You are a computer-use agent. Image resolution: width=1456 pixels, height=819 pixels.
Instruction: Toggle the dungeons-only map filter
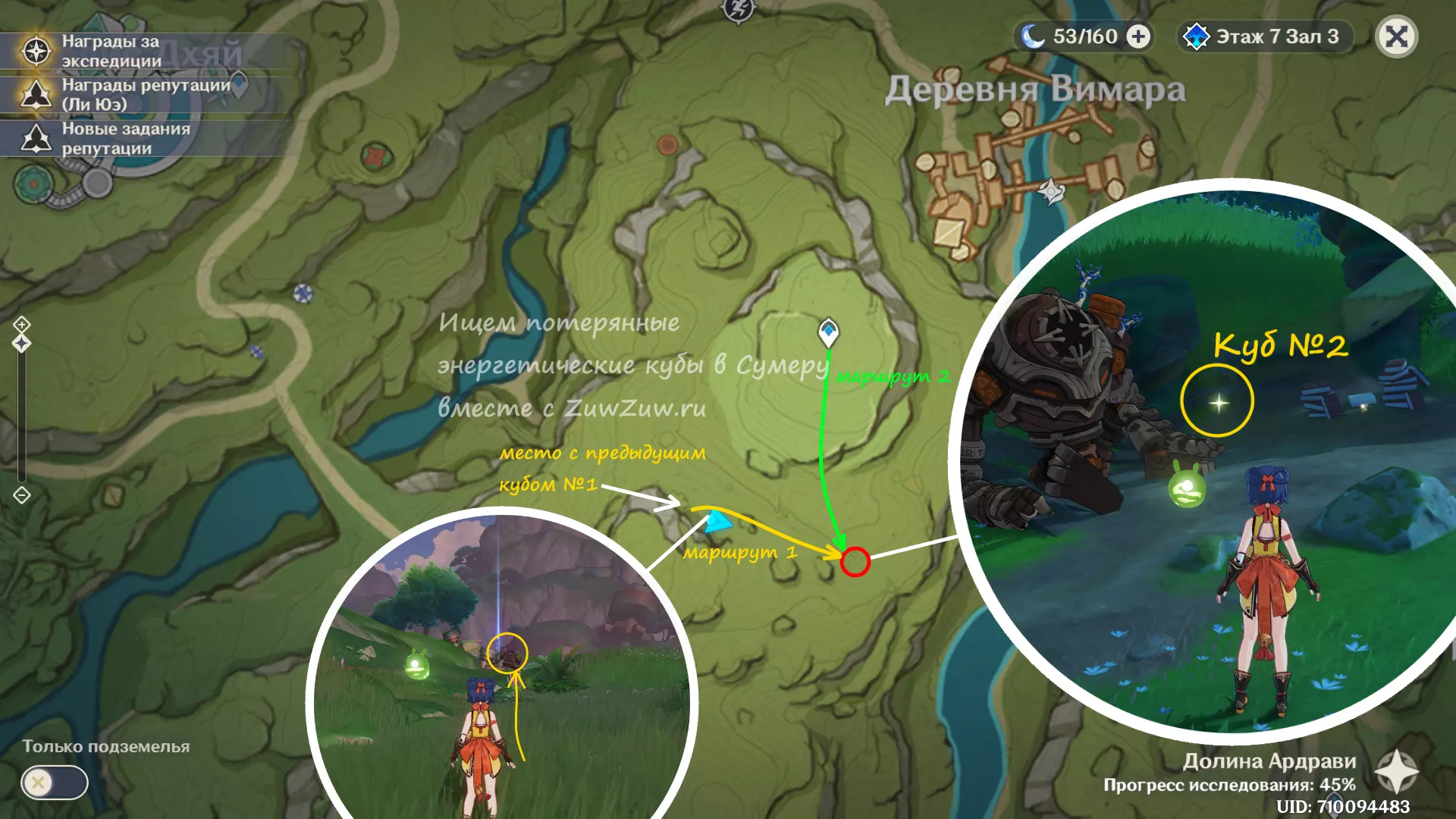click(x=54, y=783)
